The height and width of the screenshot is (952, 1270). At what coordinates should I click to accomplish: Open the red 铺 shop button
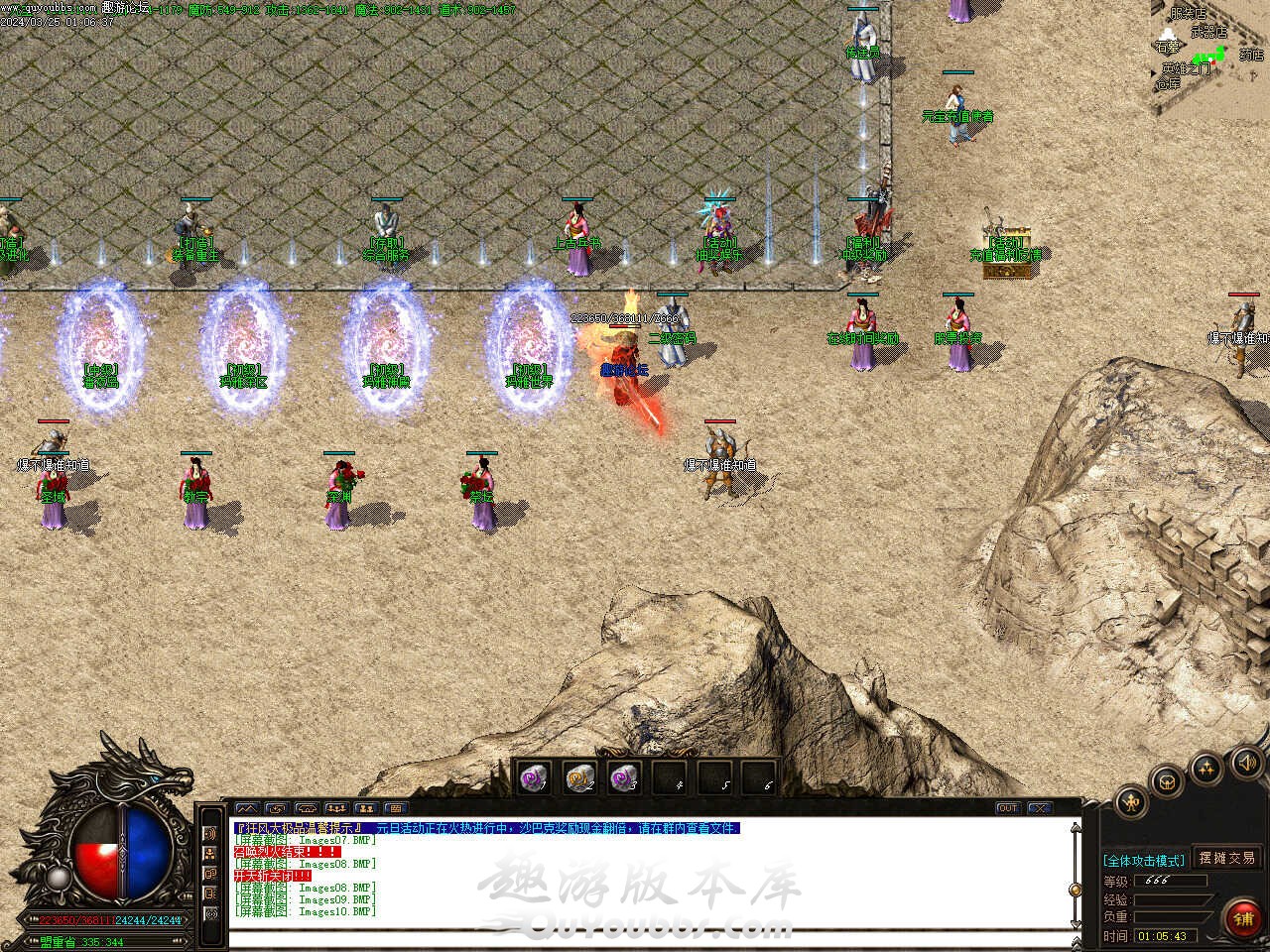pyautogui.click(x=1242, y=919)
